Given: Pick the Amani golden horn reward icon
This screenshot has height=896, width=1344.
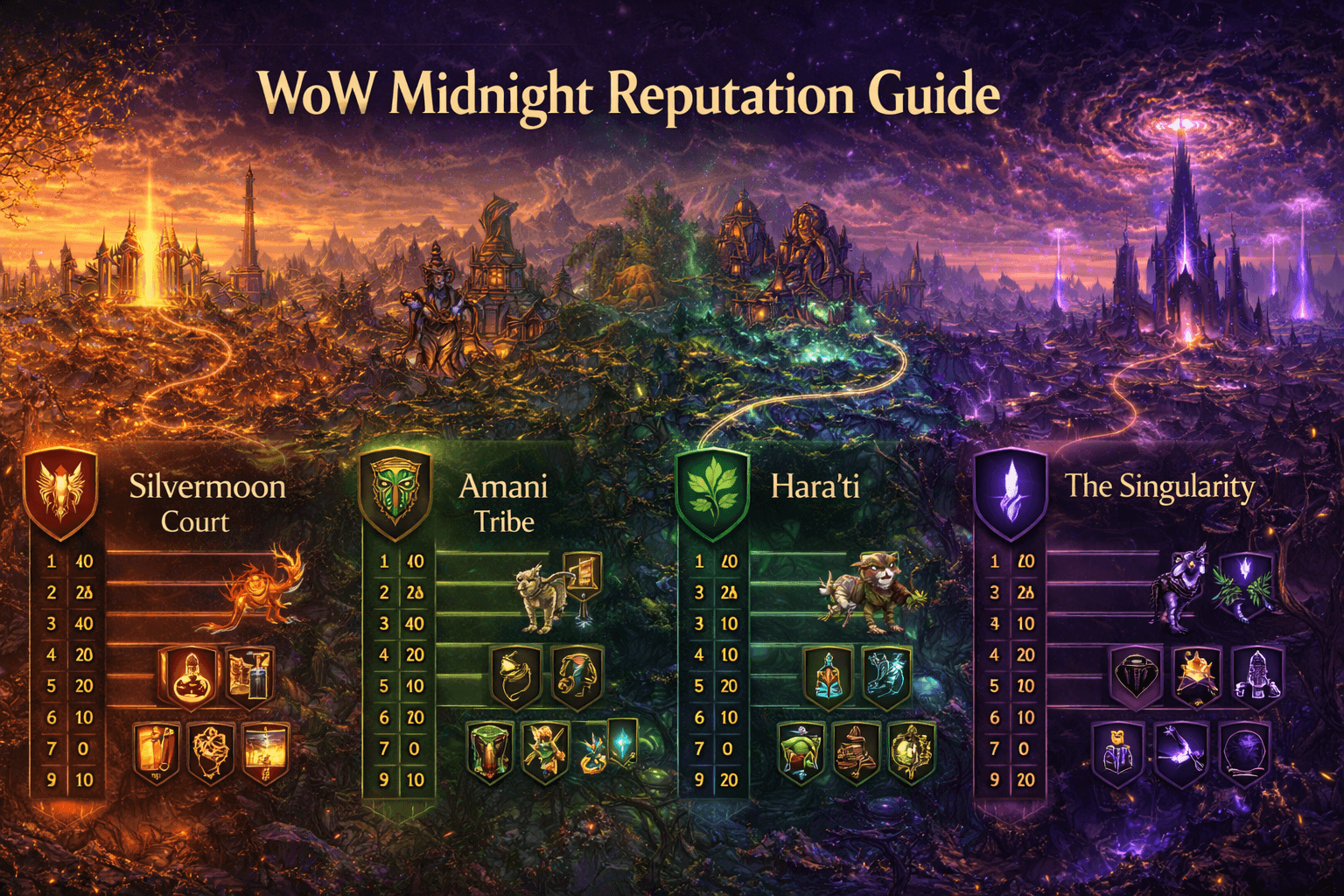Looking at the screenshot, I should click(515, 677).
